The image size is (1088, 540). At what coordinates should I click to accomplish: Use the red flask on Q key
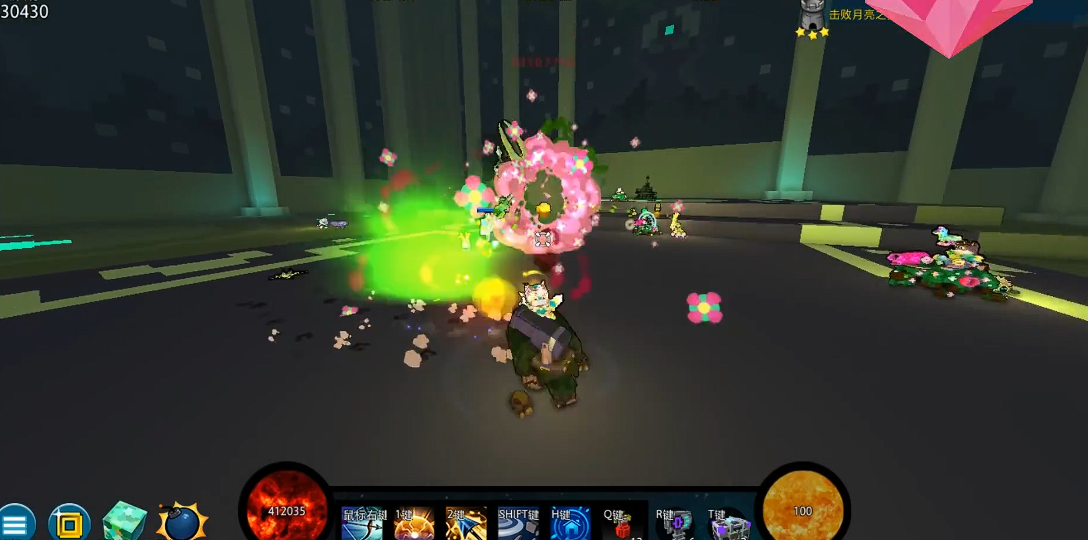click(x=622, y=525)
